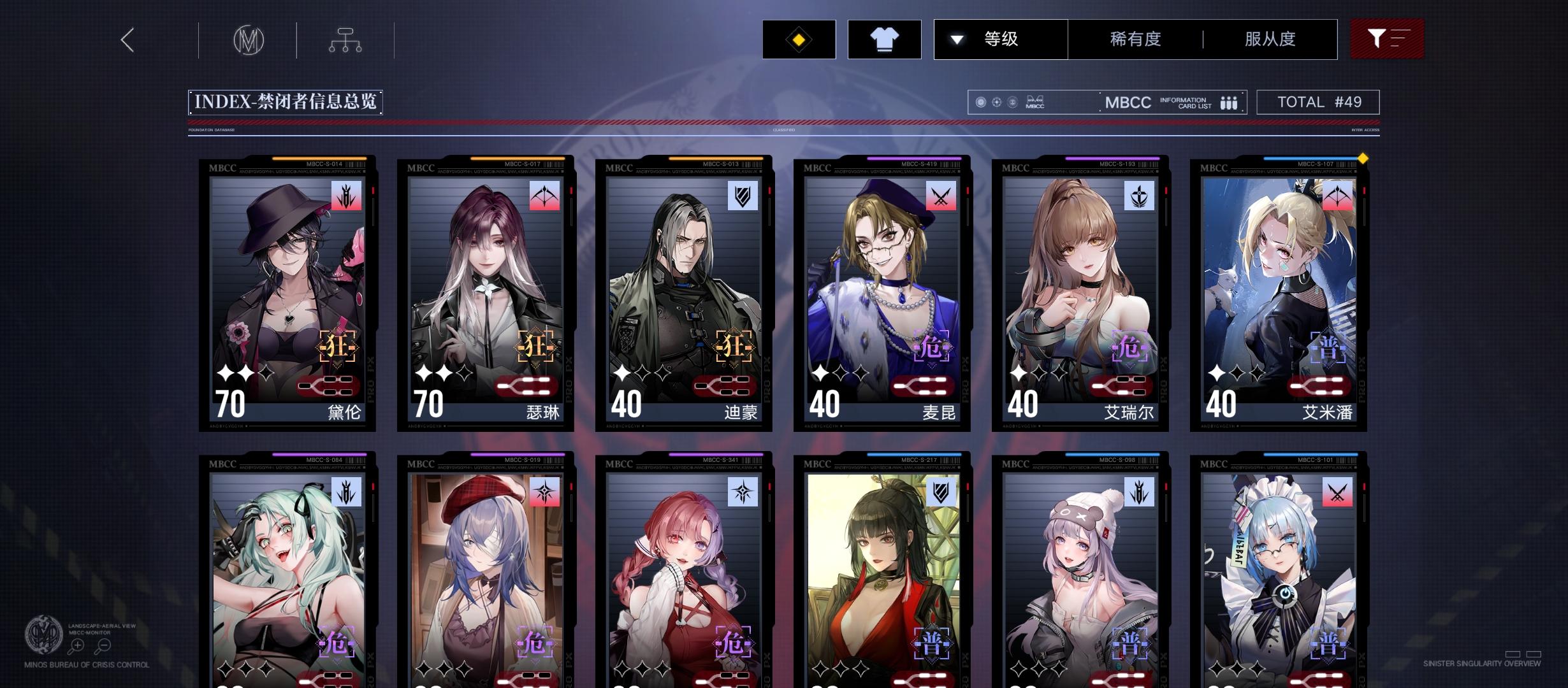Click the Minos circular emblem logo
The width and height of the screenshot is (1568, 688).
pos(248,39)
